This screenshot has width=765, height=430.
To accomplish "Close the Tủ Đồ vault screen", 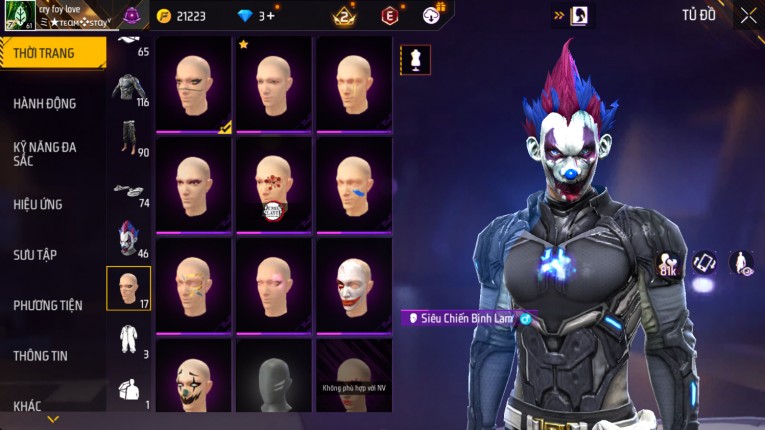I will (x=748, y=15).
